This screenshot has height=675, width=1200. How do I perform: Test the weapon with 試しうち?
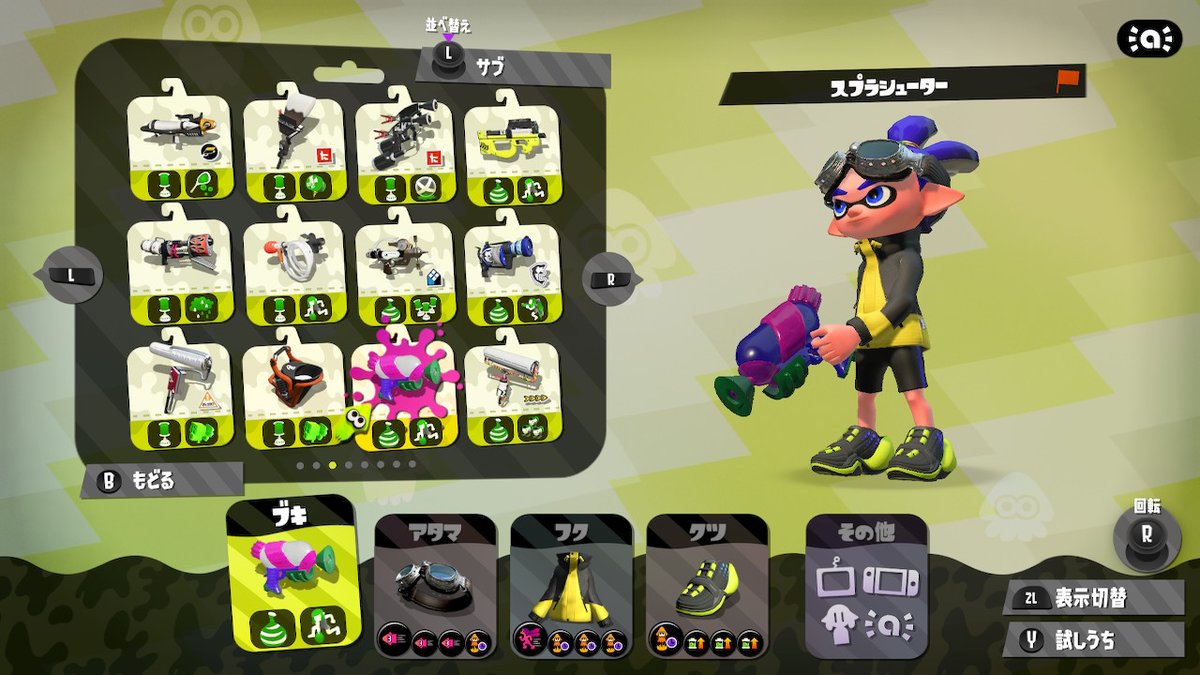pos(1094,640)
